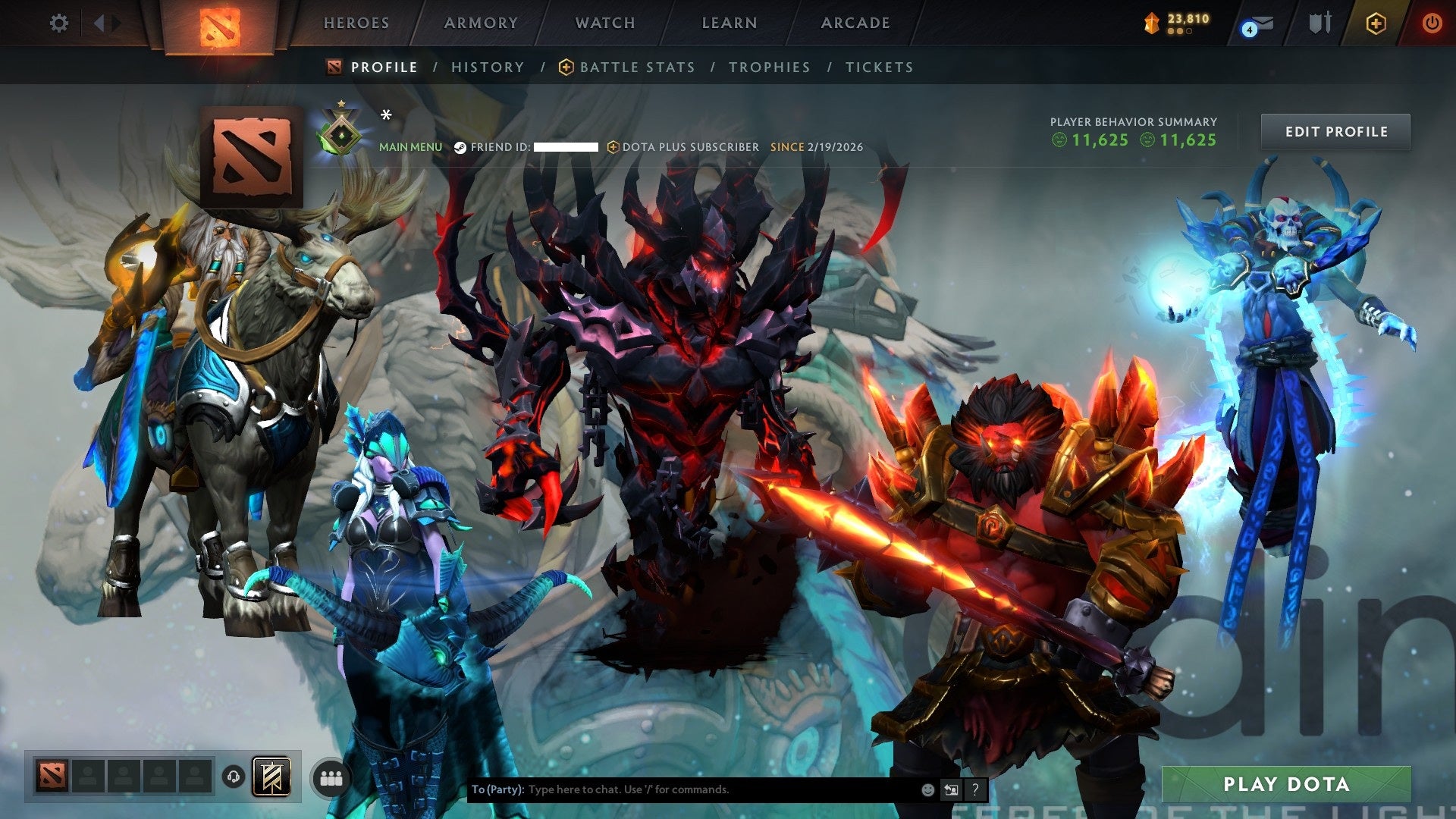Open the guild banner icon near party slots
Screen dimensions: 1456x819
click(273, 777)
